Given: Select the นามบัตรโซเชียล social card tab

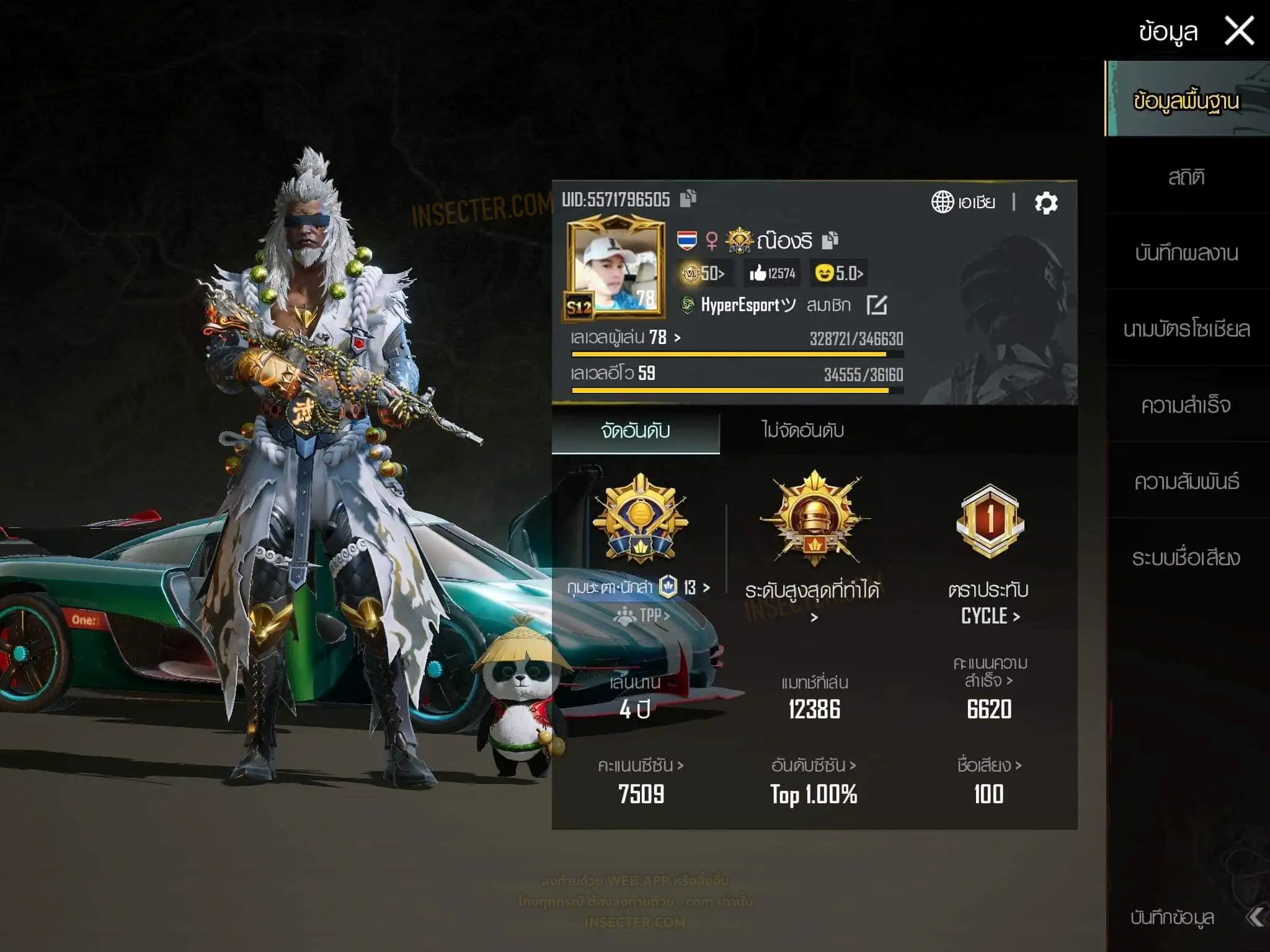Looking at the screenshot, I should [x=1186, y=329].
